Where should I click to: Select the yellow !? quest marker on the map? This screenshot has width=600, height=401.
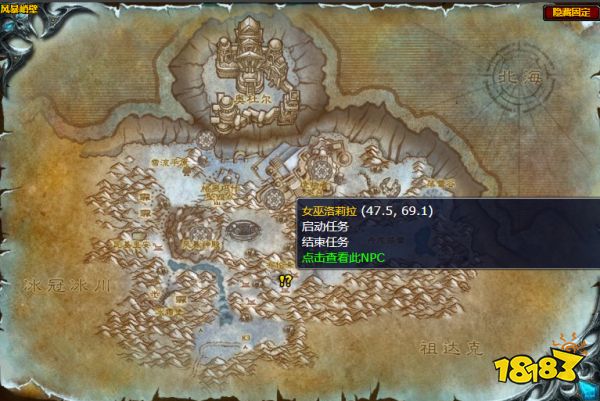point(285,281)
